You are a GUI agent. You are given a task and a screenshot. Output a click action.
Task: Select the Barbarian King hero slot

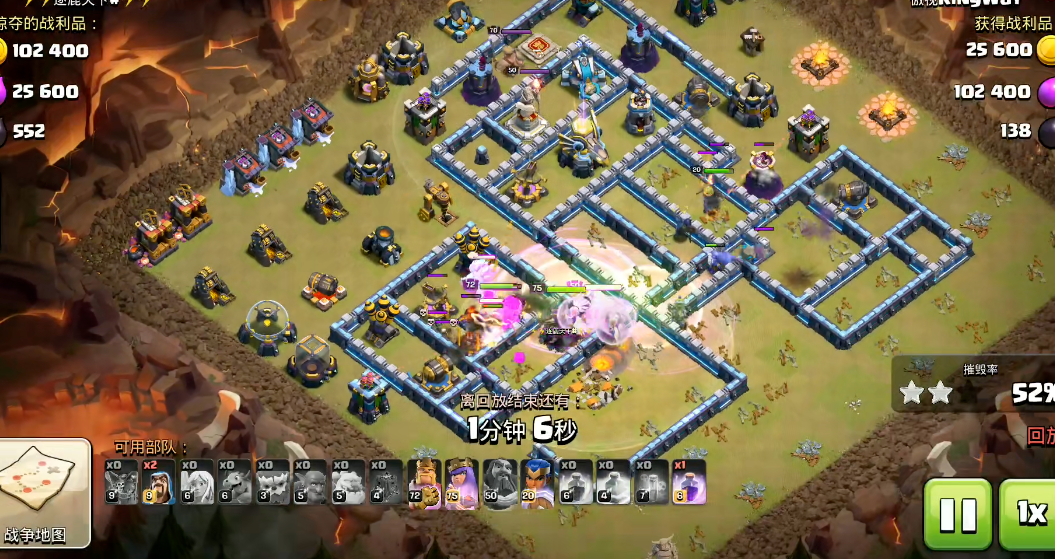pyautogui.click(x=424, y=482)
